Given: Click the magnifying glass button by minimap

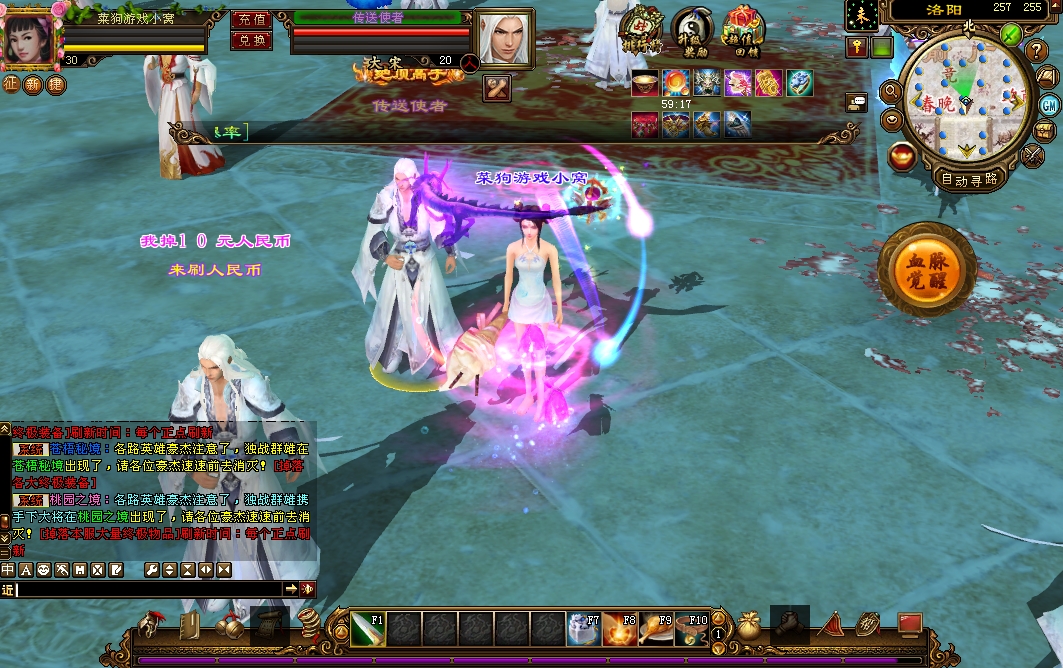Looking at the screenshot, I should pos(890,92).
